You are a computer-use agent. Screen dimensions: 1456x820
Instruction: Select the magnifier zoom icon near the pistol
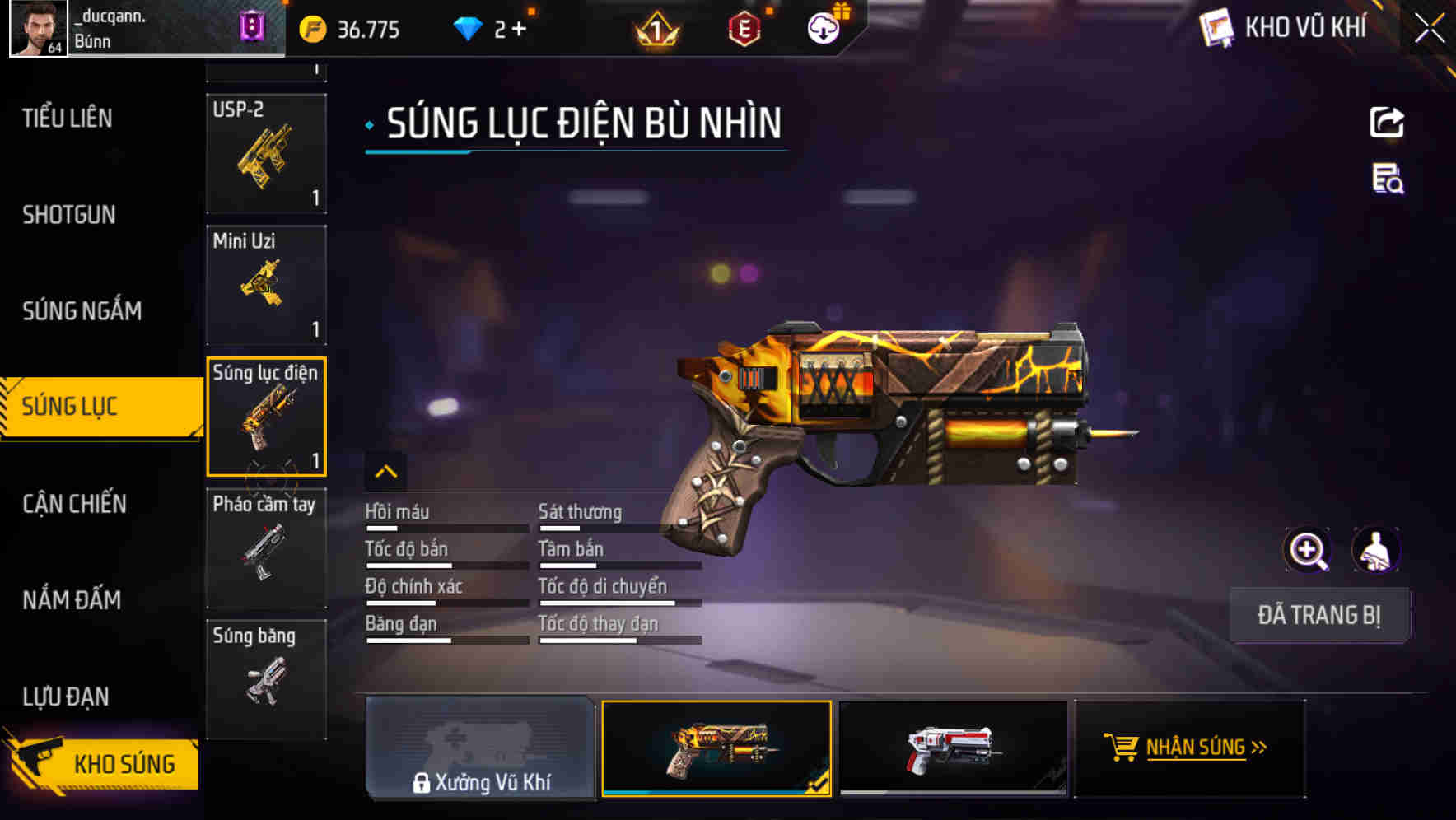(1309, 550)
